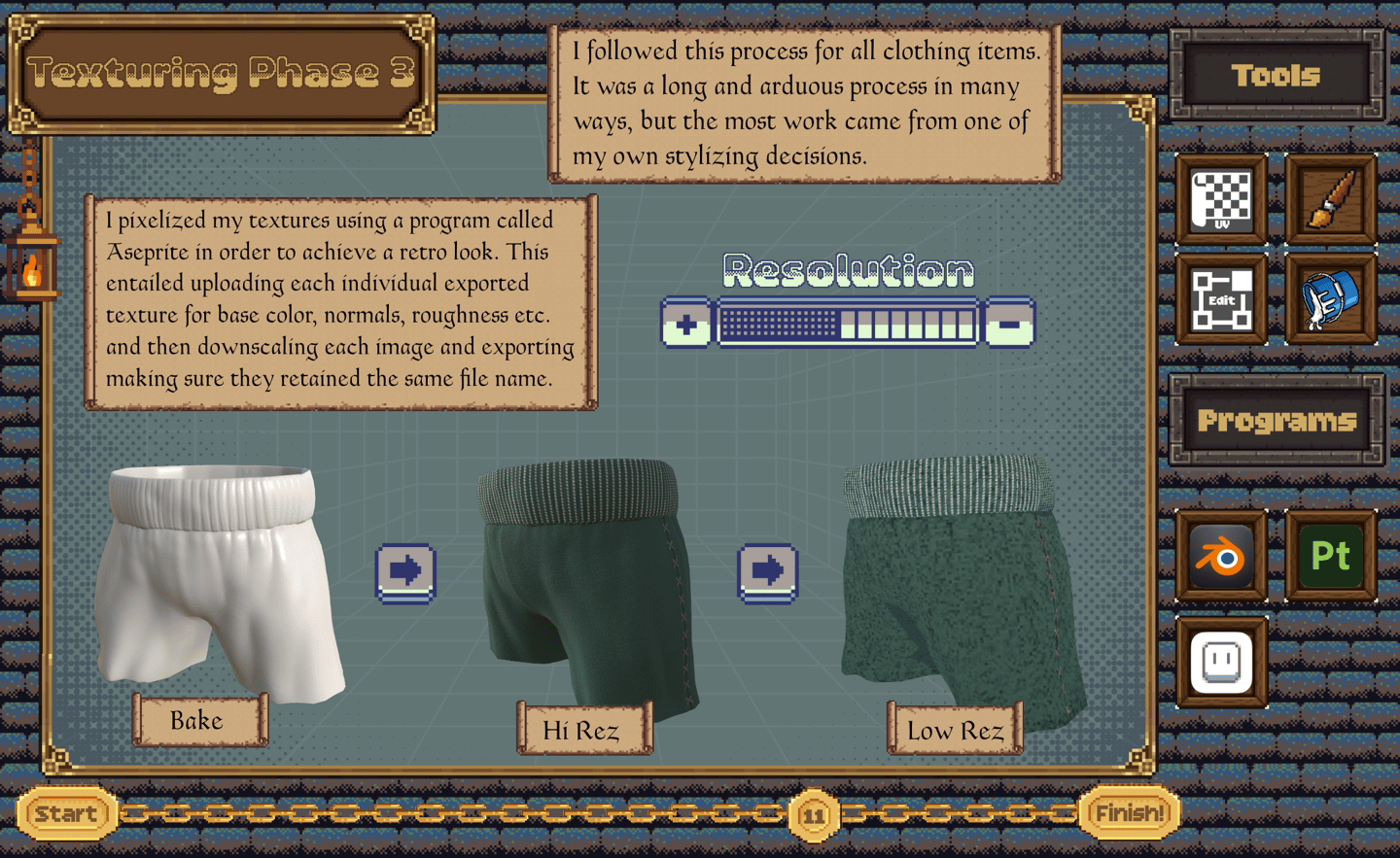1400x858 pixels.
Task: Select the UV checkerboard tool icon
Action: (x=1221, y=199)
